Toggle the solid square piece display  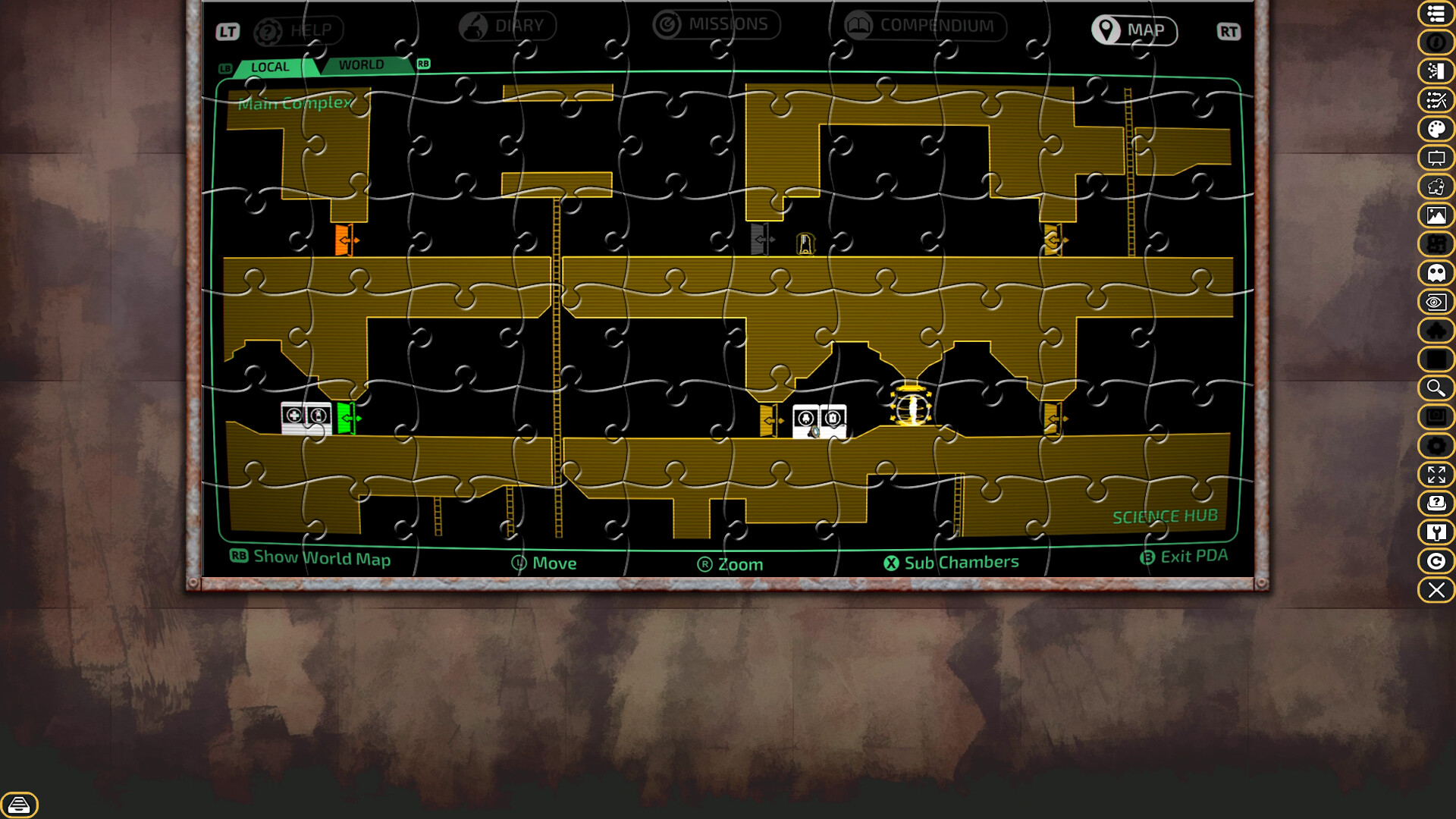pyautogui.click(x=1436, y=359)
